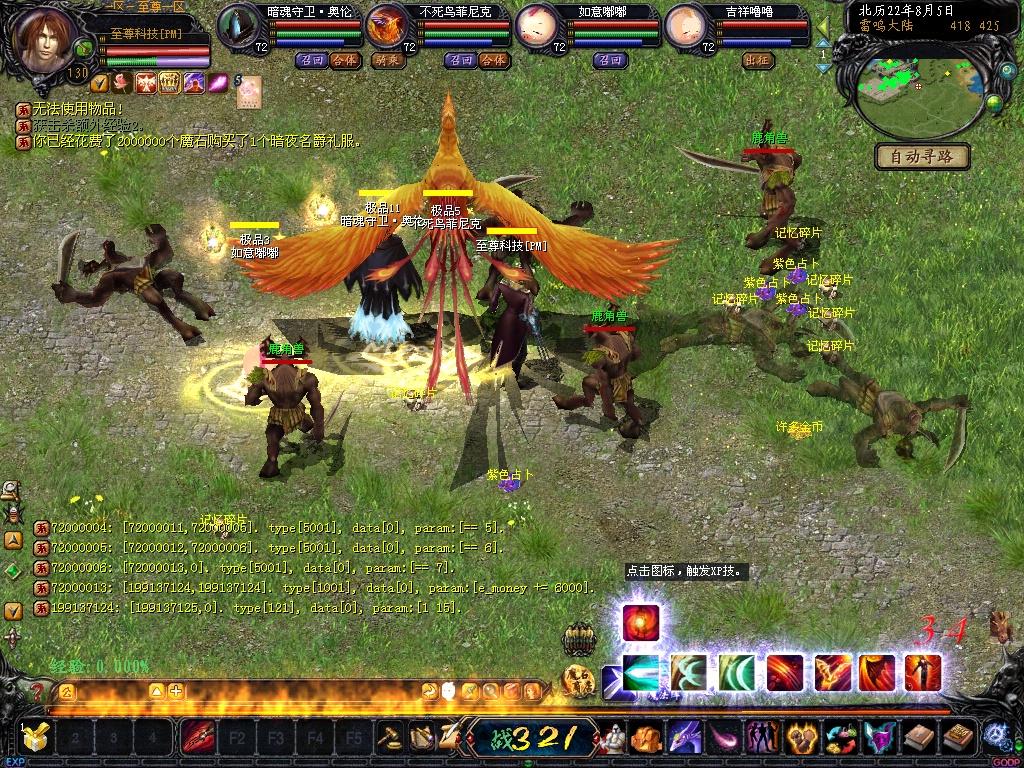Send out the 吉祥噜噜 pet with 出征
This screenshot has width=1024, height=768.
tap(758, 60)
